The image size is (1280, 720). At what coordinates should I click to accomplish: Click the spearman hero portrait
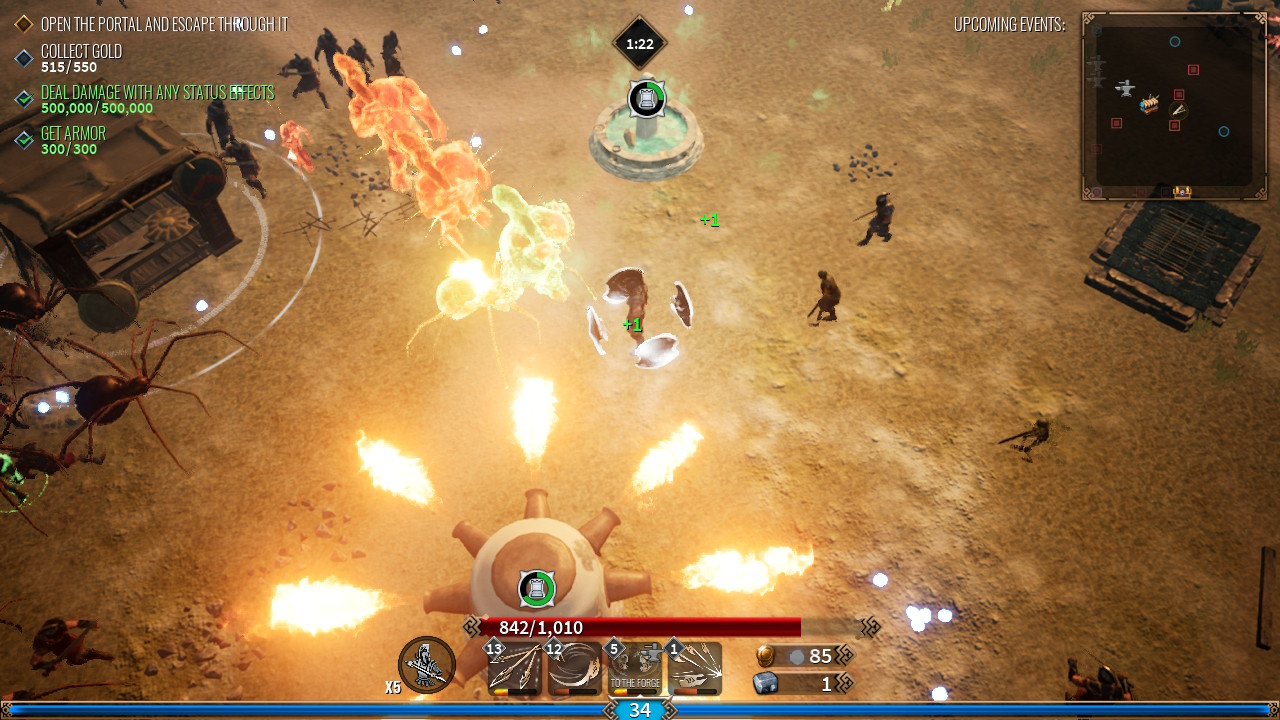(x=427, y=665)
